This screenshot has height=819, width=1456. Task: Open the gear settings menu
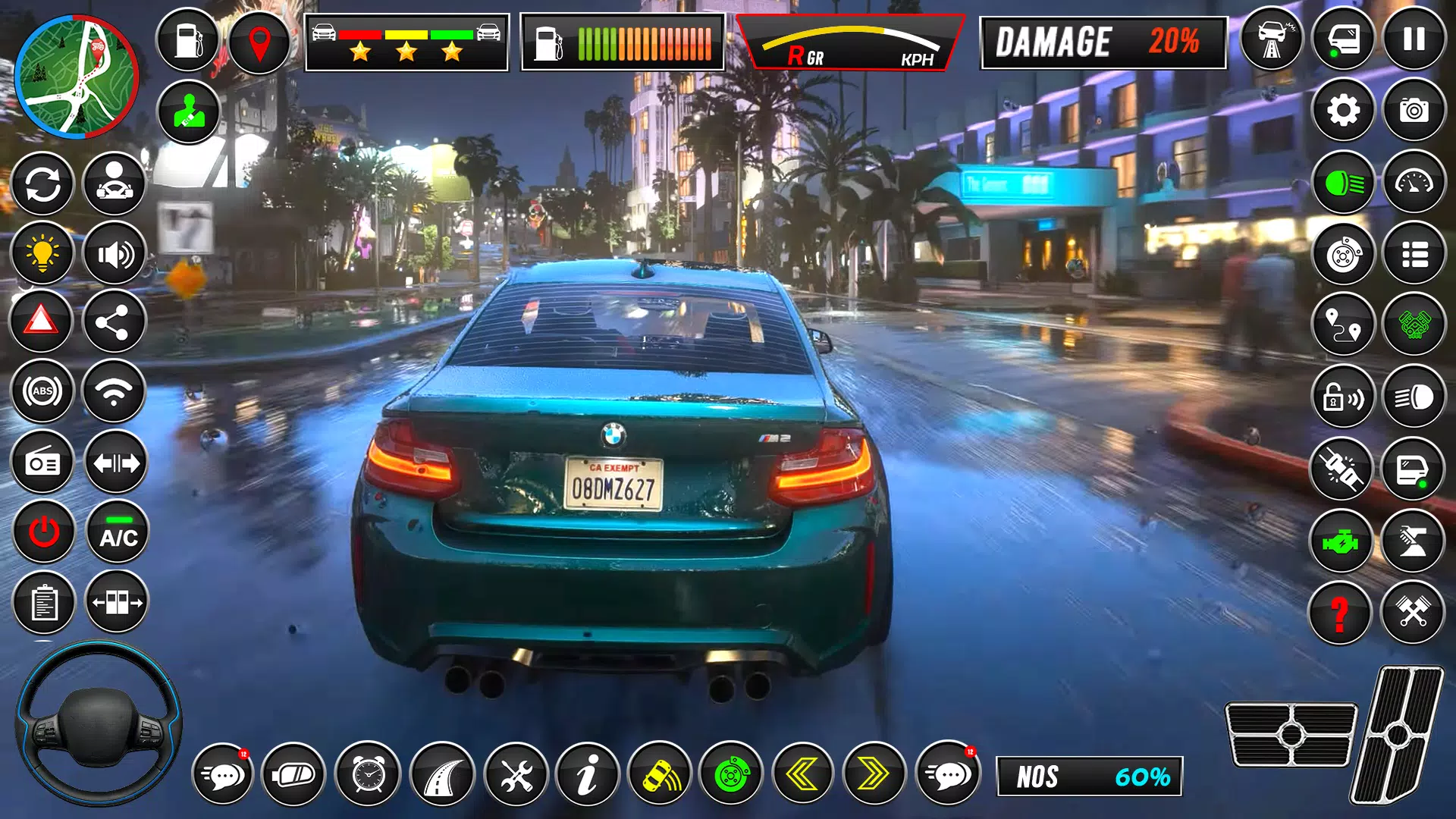(1343, 111)
